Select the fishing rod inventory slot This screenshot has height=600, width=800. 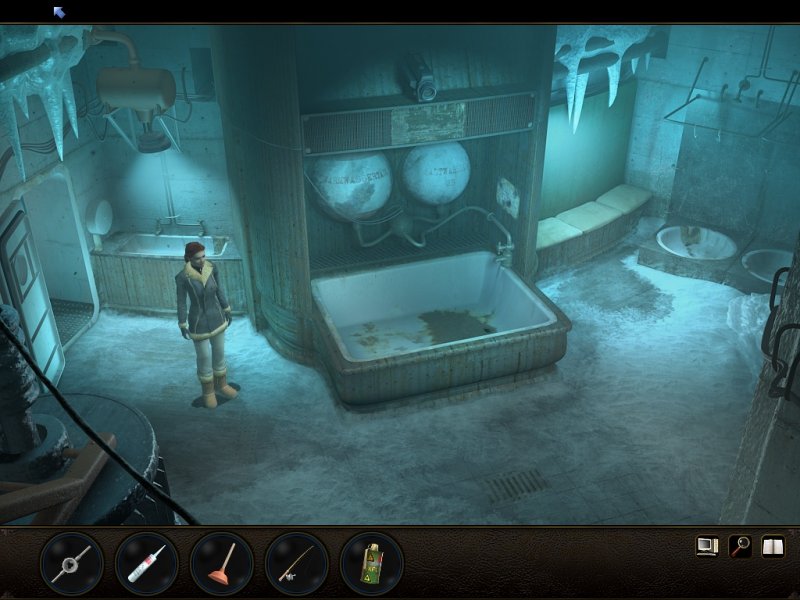click(x=297, y=564)
